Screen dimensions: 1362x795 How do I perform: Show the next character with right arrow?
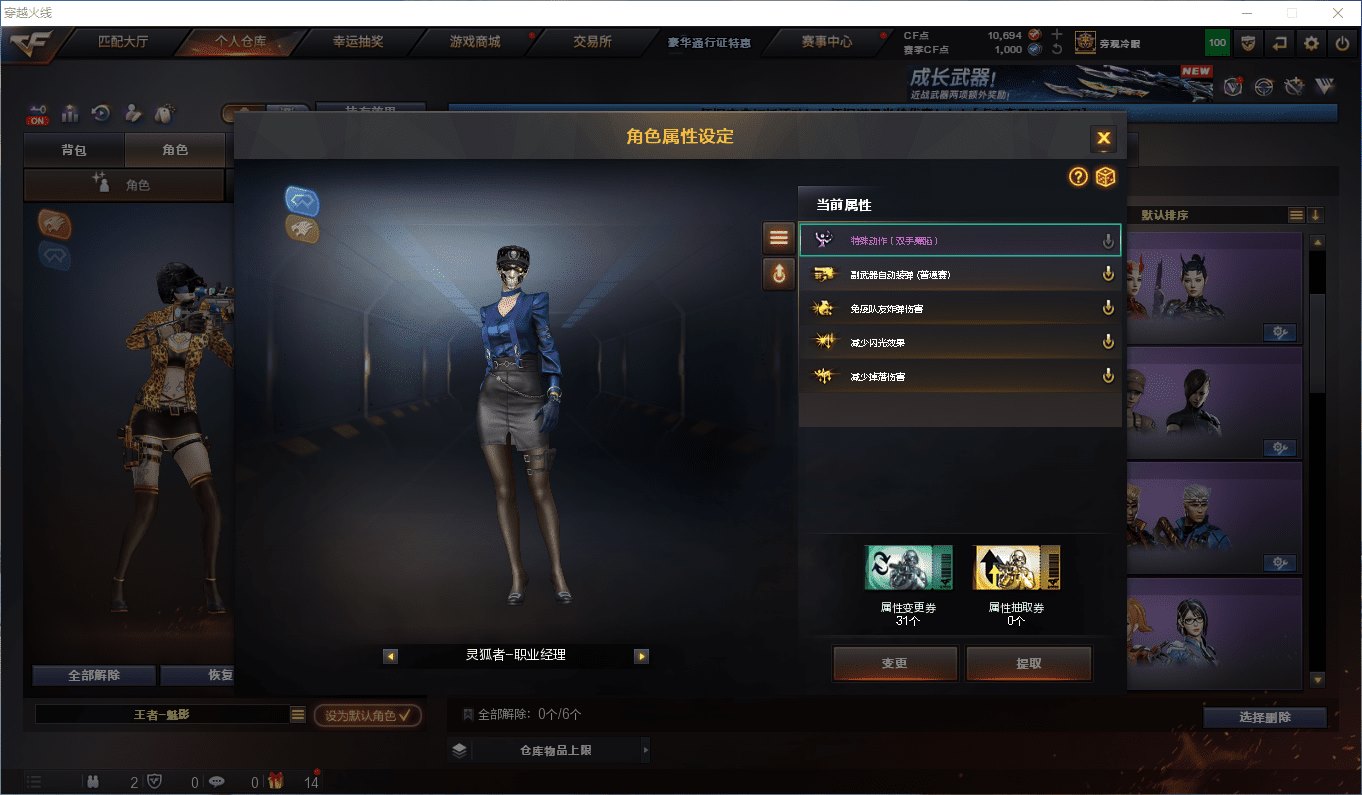pyautogui.click(x=641, y=656)
